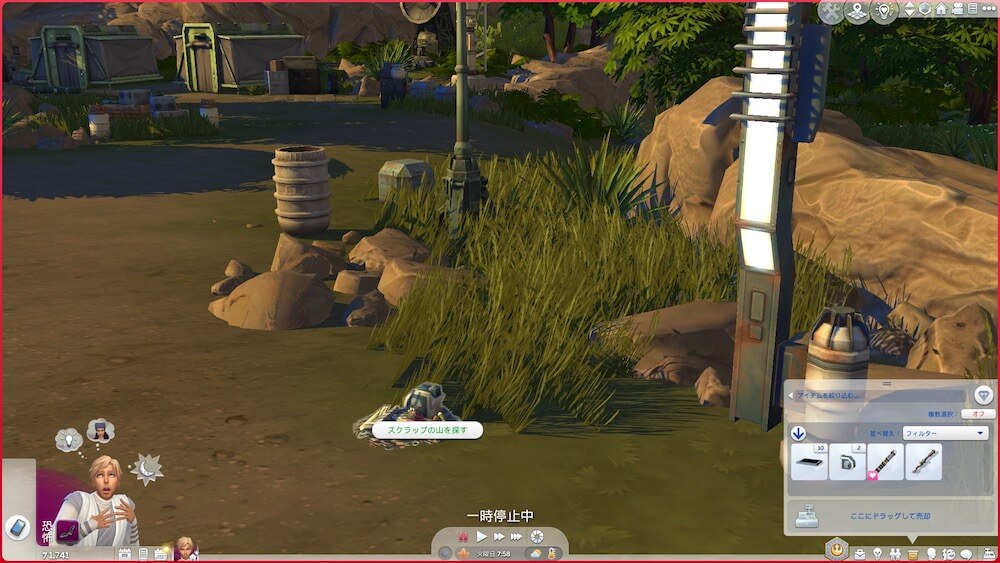Image resolution: width=1000 pixels, height=563 pixels.
Task: Open the heart lightbulb scenarios icon
Action: 883,12
